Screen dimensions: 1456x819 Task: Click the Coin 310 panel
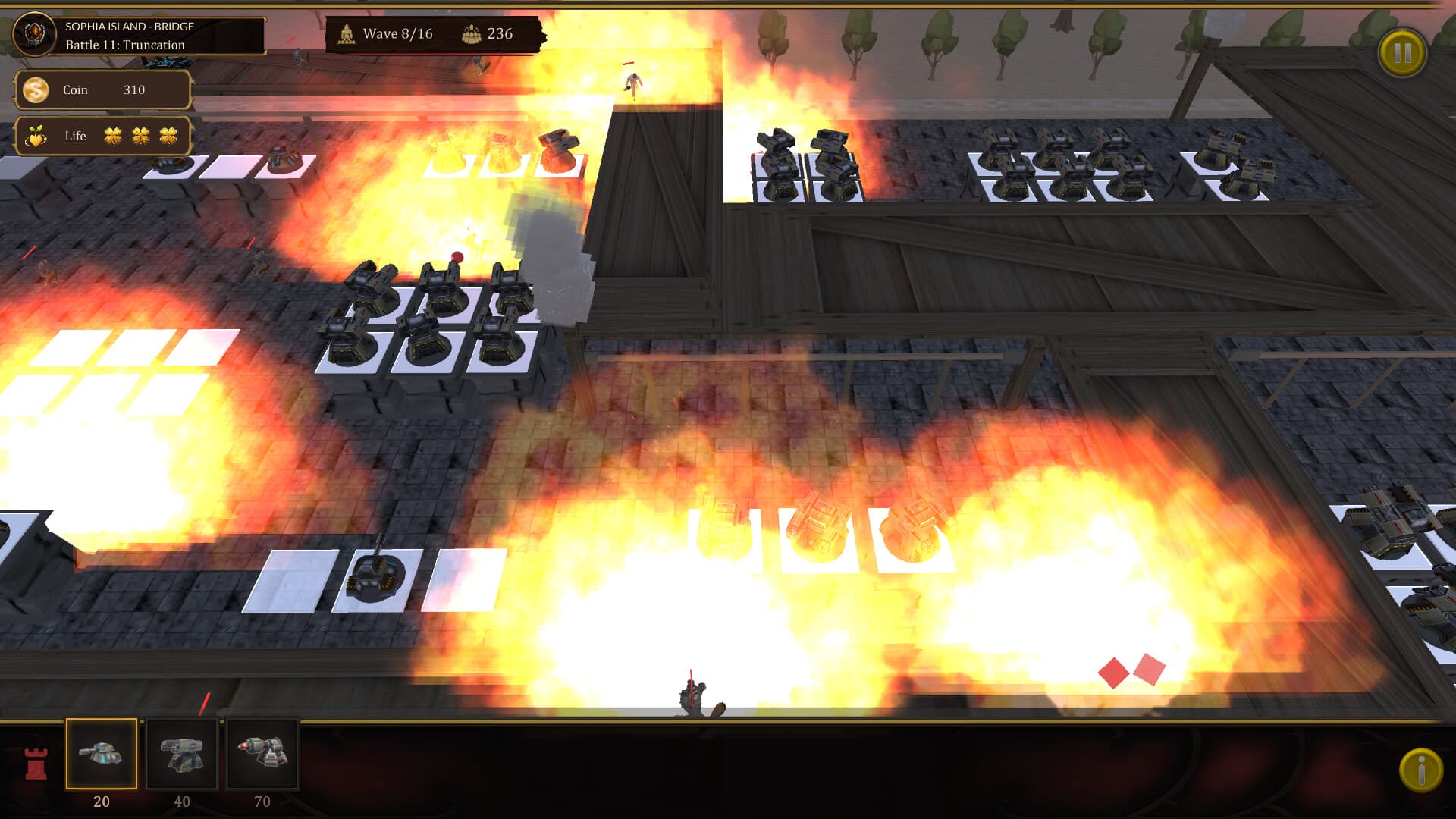104,89
